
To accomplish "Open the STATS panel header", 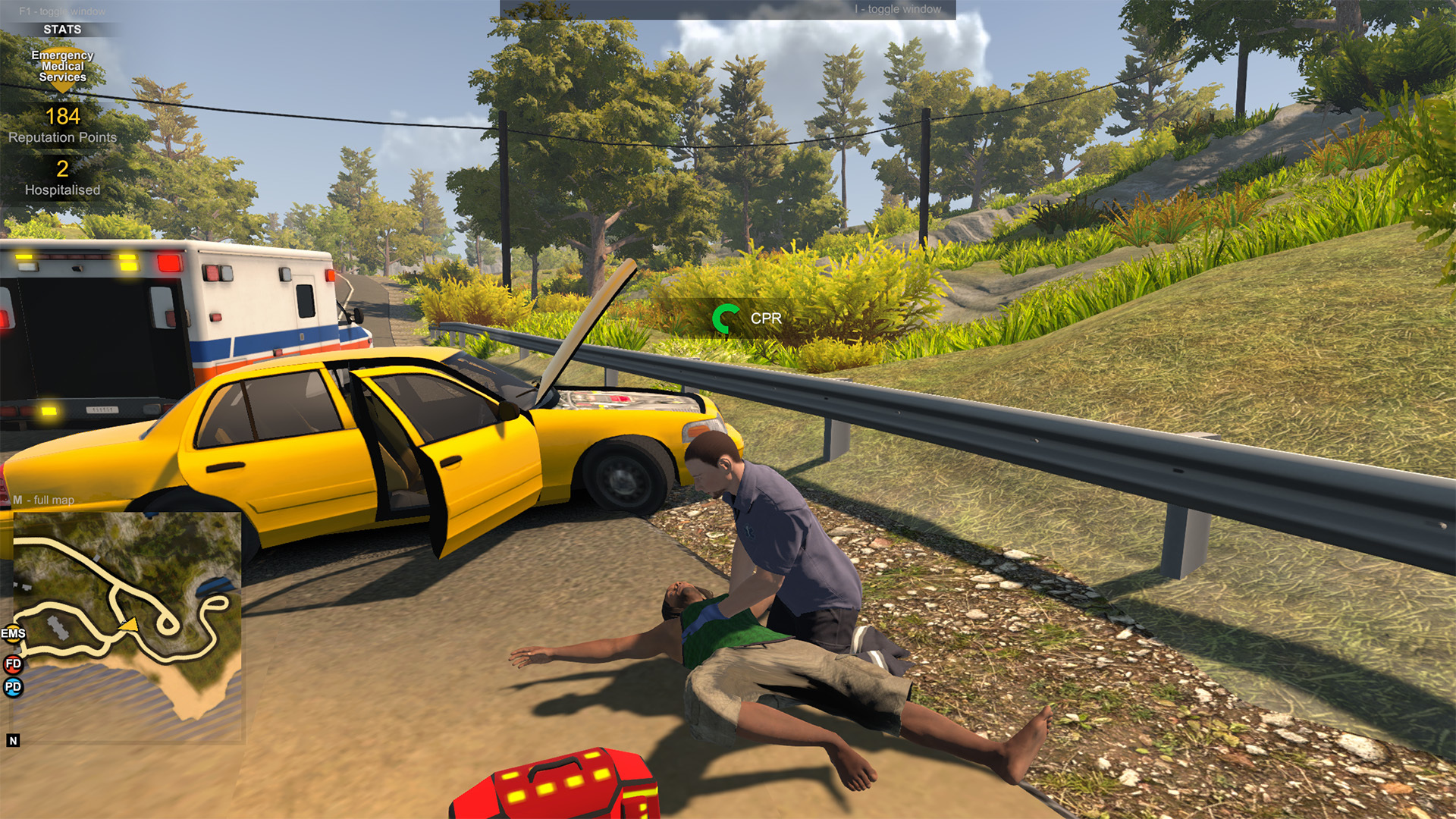I will tap(62, 30).
